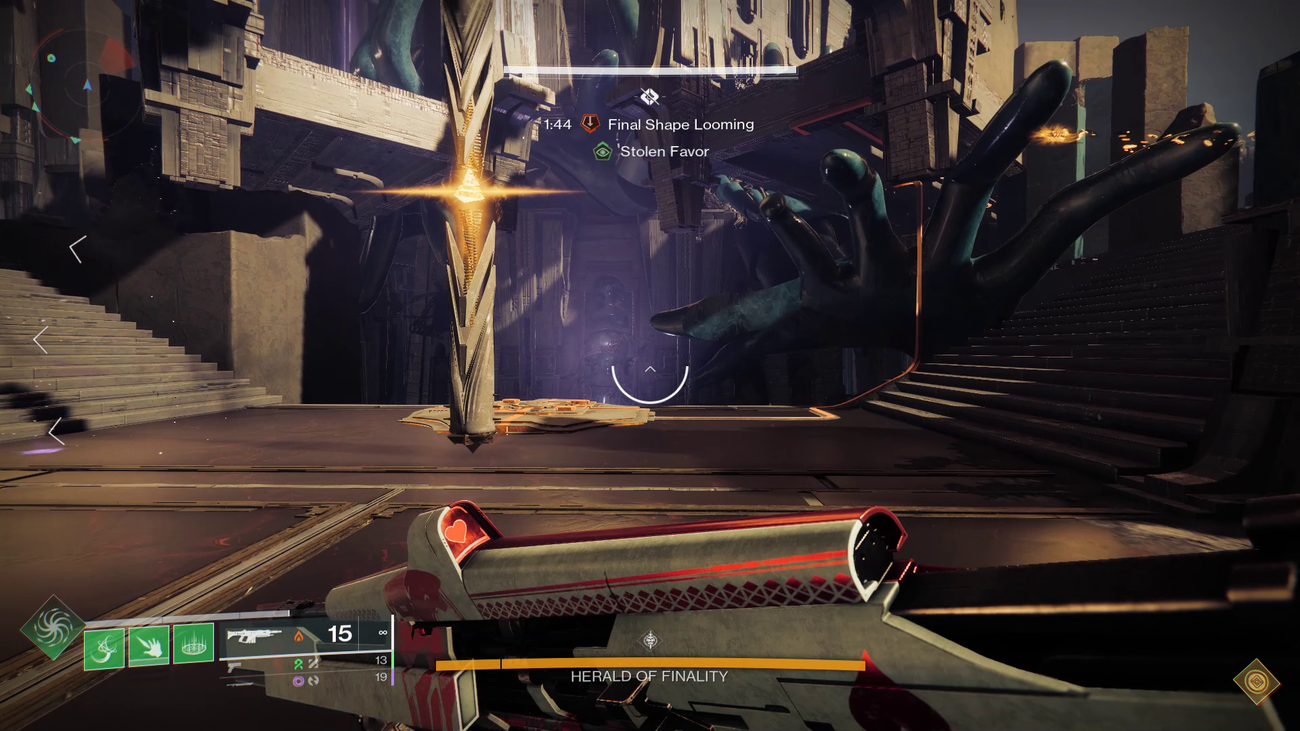This screenshot has height=731, width=1300.
Task: Click the upward caret above the center plate
Action: pyautogui.click(x=650, y=368)
